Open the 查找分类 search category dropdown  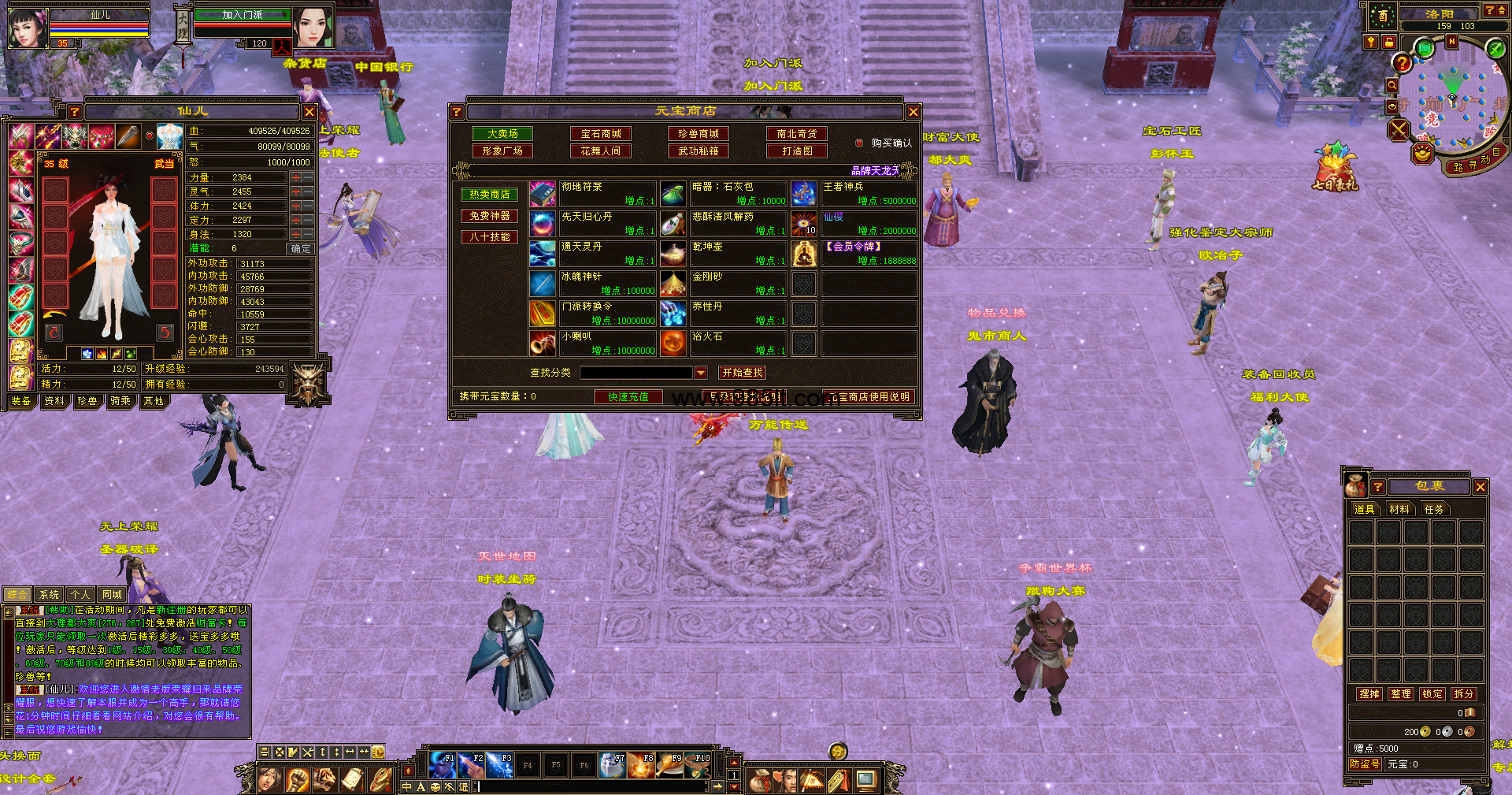point(701,373)
